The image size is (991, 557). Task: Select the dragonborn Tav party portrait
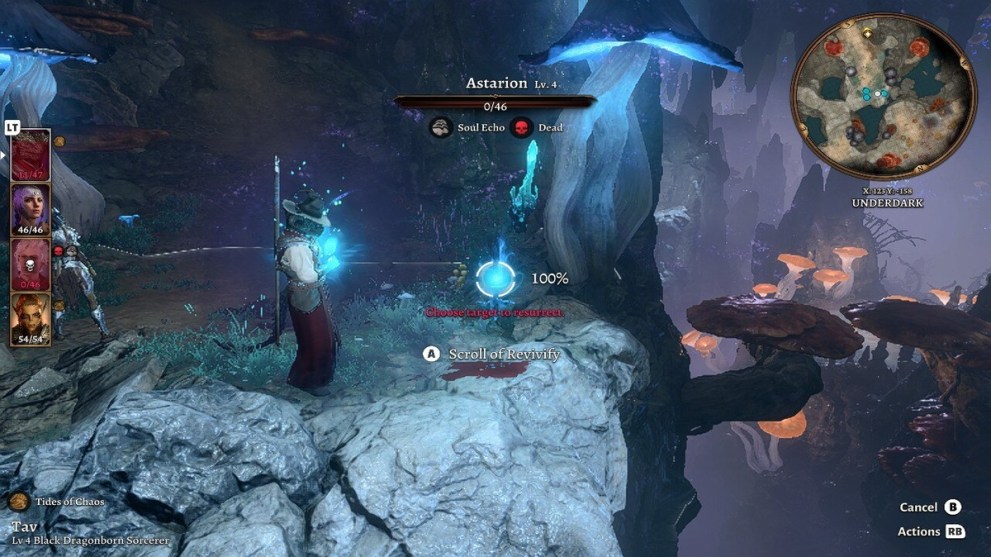[30, 154]
